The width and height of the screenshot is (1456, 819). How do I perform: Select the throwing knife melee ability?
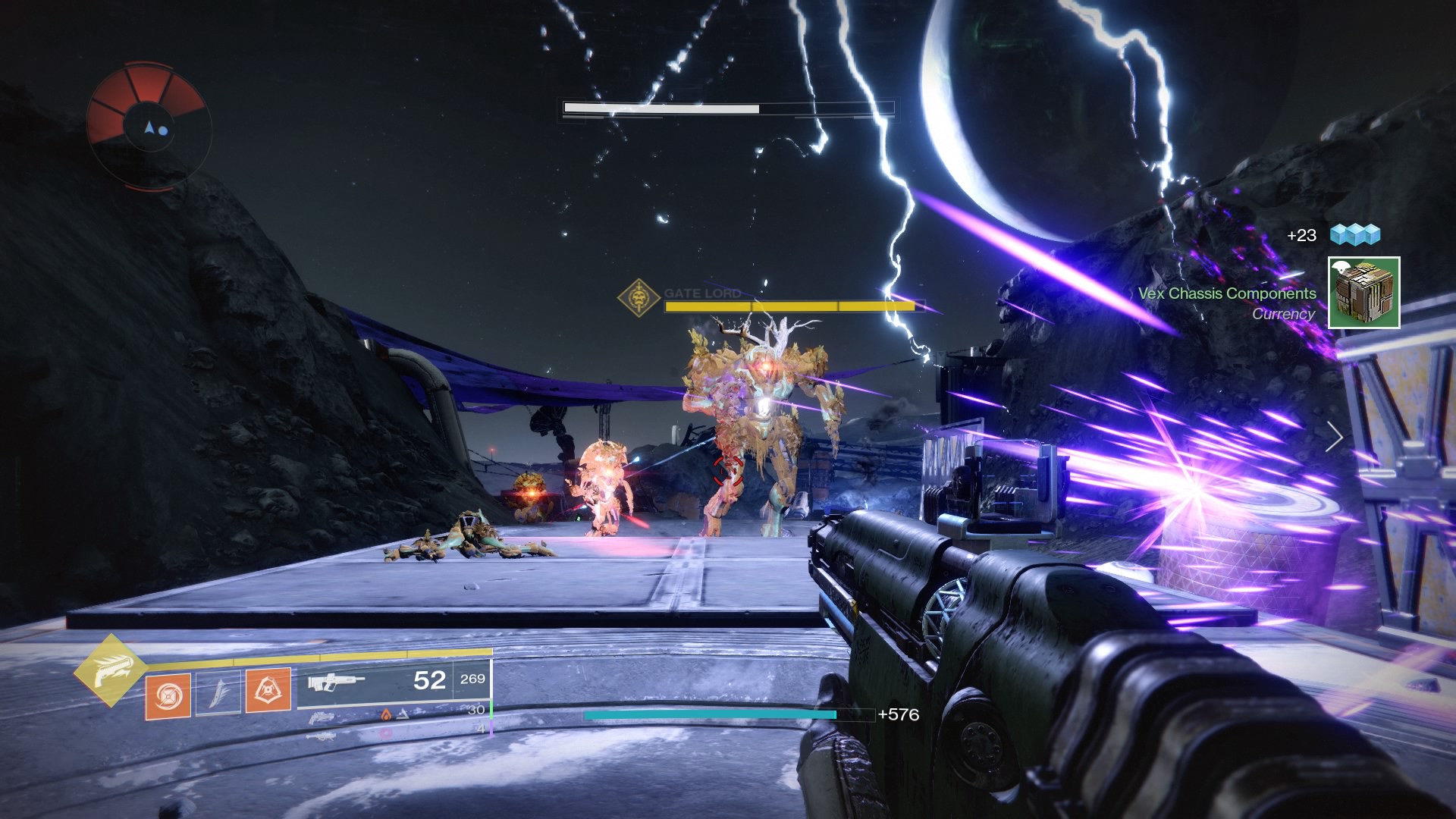(218, 692)
